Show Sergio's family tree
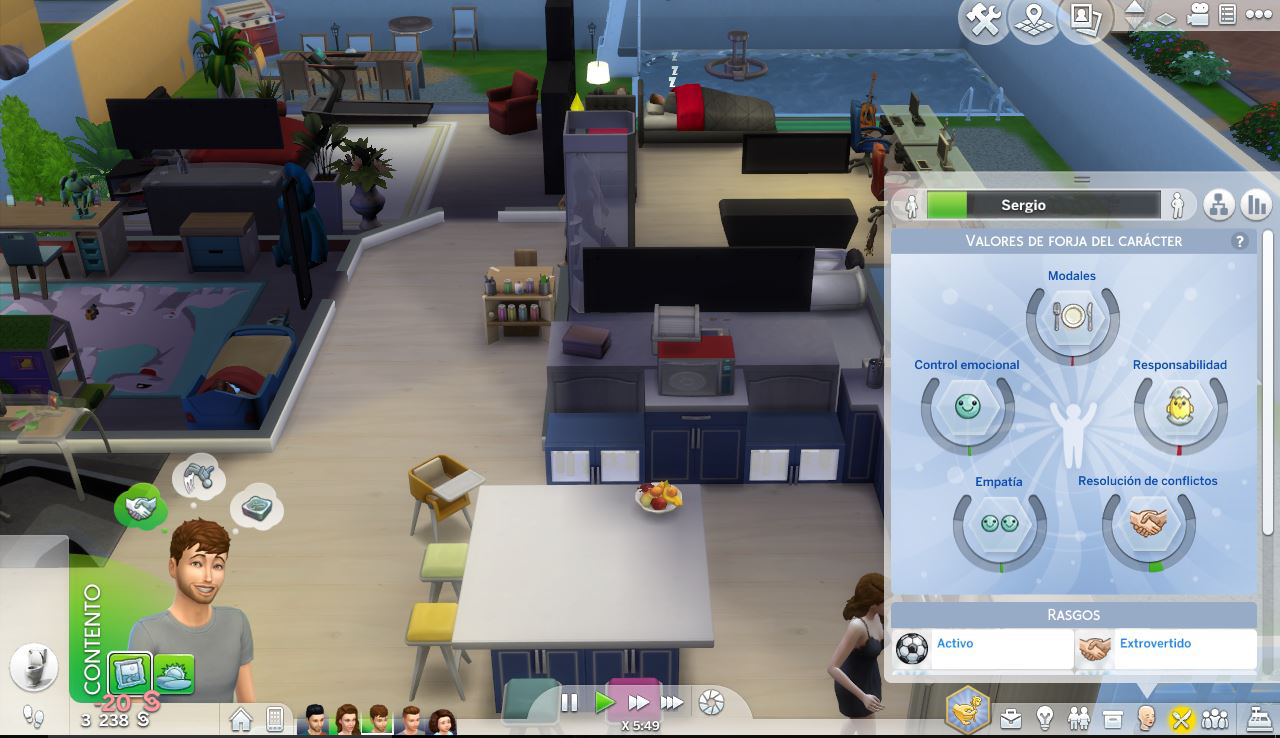 tap(1218, 205)
